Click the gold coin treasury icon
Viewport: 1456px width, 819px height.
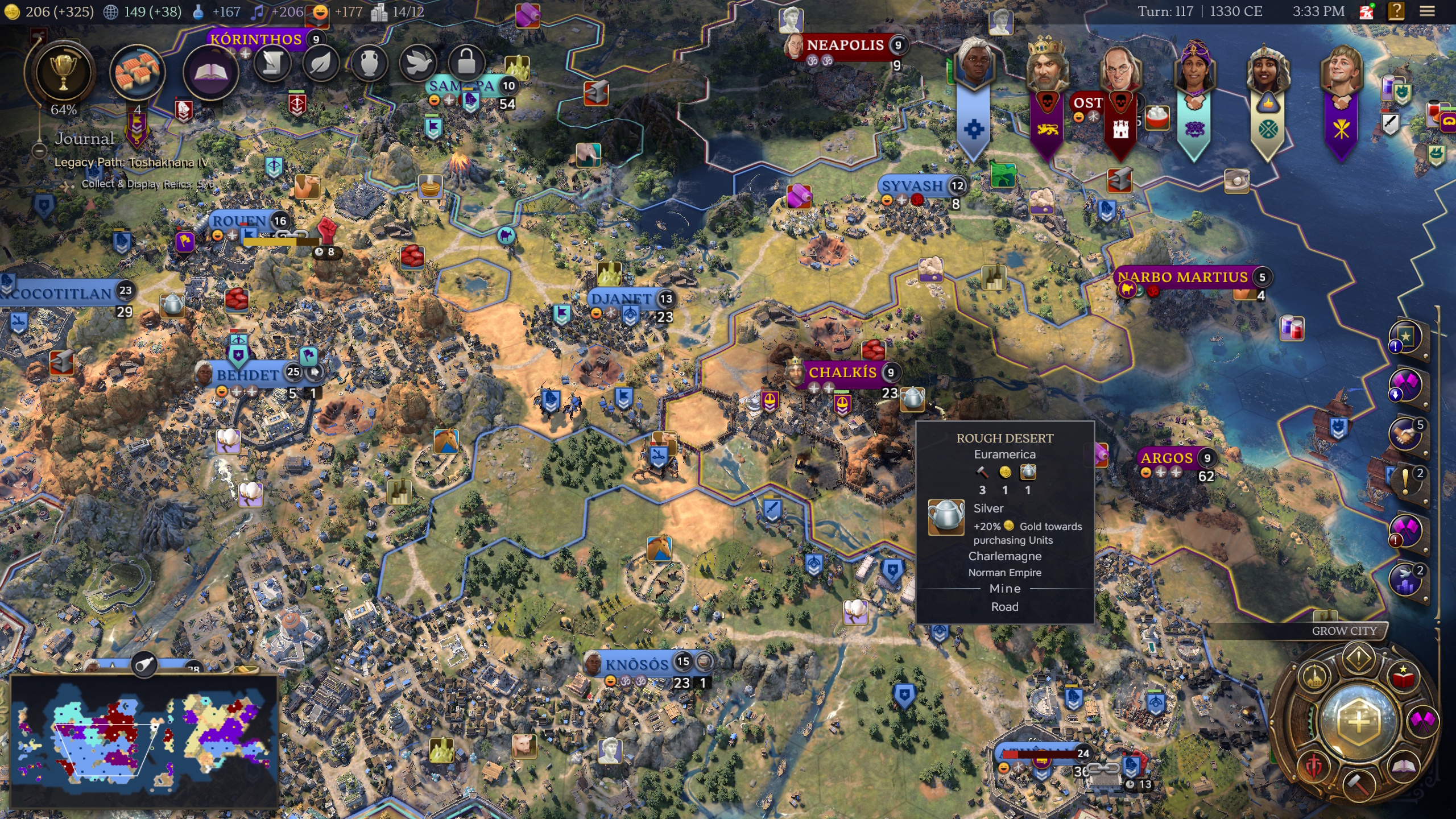12,11
